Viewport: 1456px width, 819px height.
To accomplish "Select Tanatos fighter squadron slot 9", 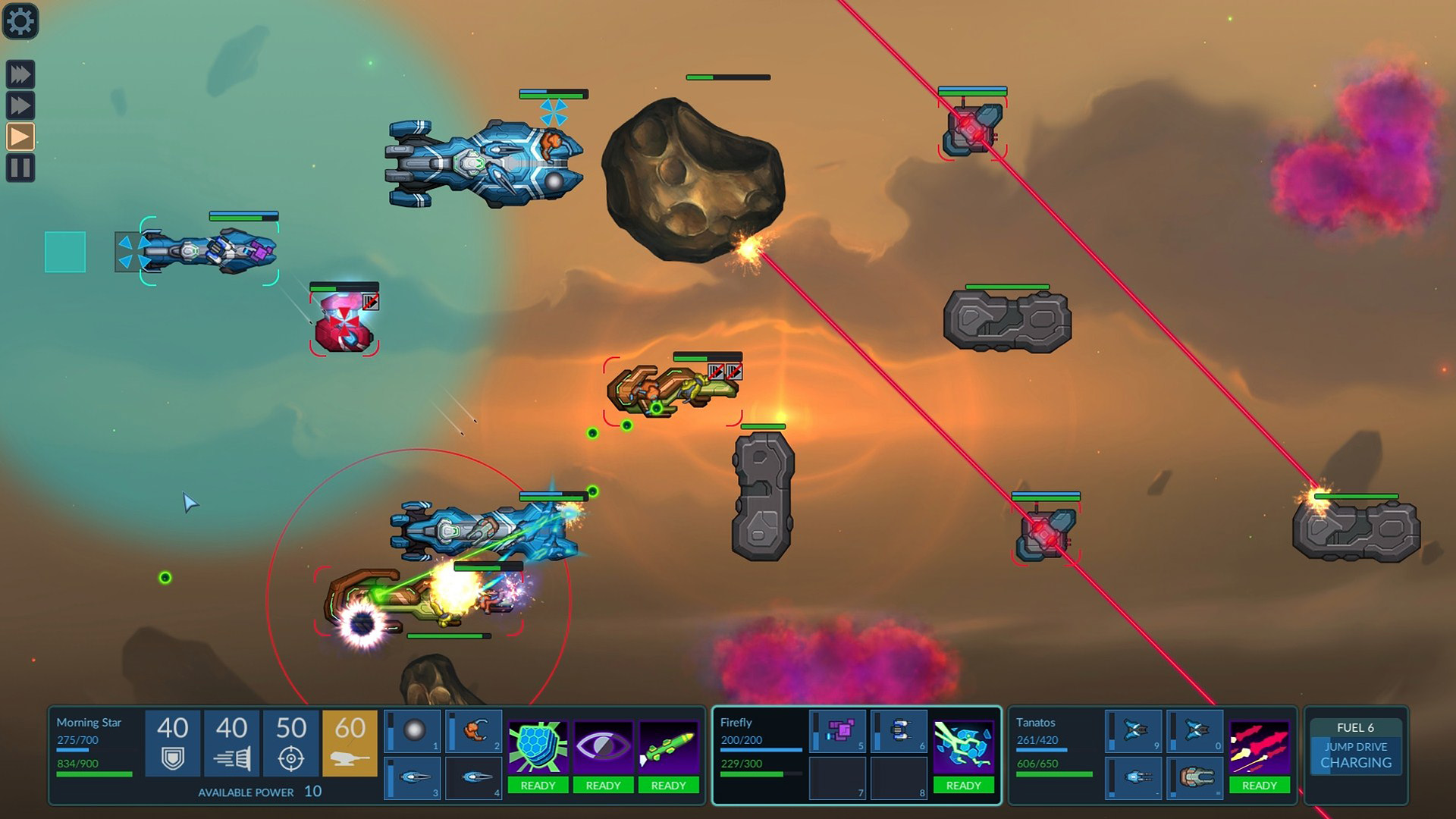I will 1134,731.
